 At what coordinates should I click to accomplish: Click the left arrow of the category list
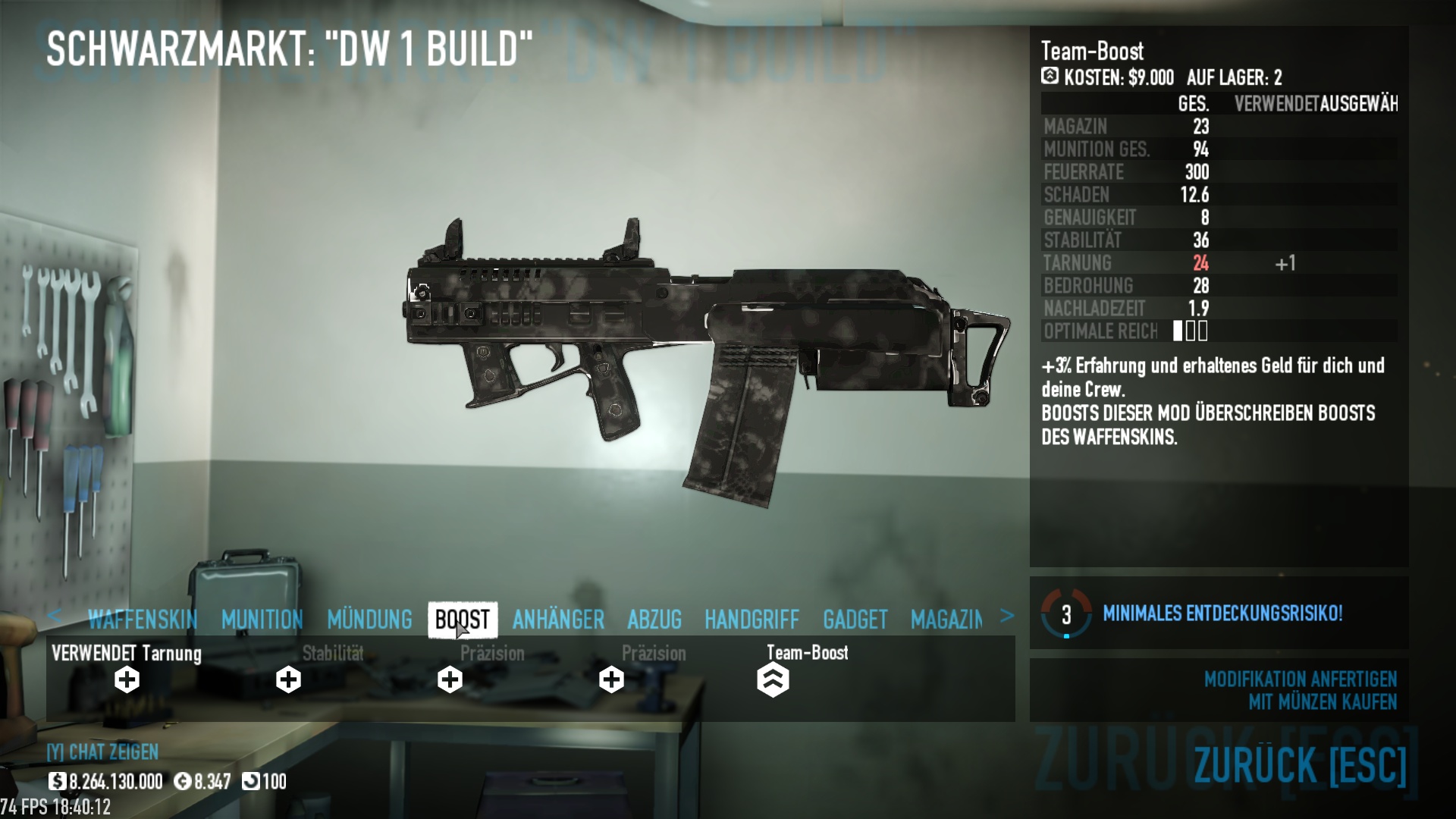pos(54,616)
